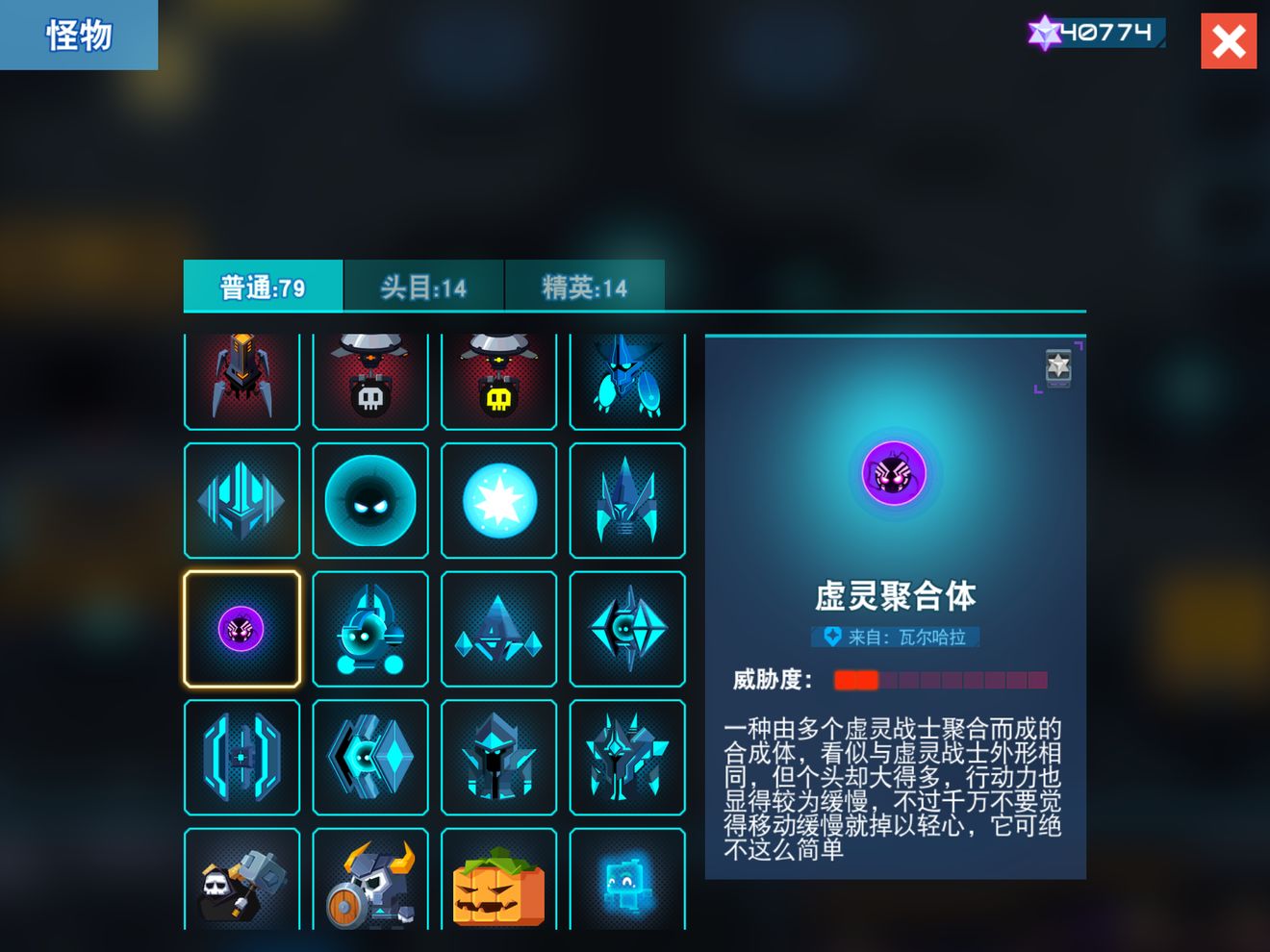Select the floating crystal pyramid monster
Image resolution: width=1270 pixels, height=952 pixels.
coord(498,629)
